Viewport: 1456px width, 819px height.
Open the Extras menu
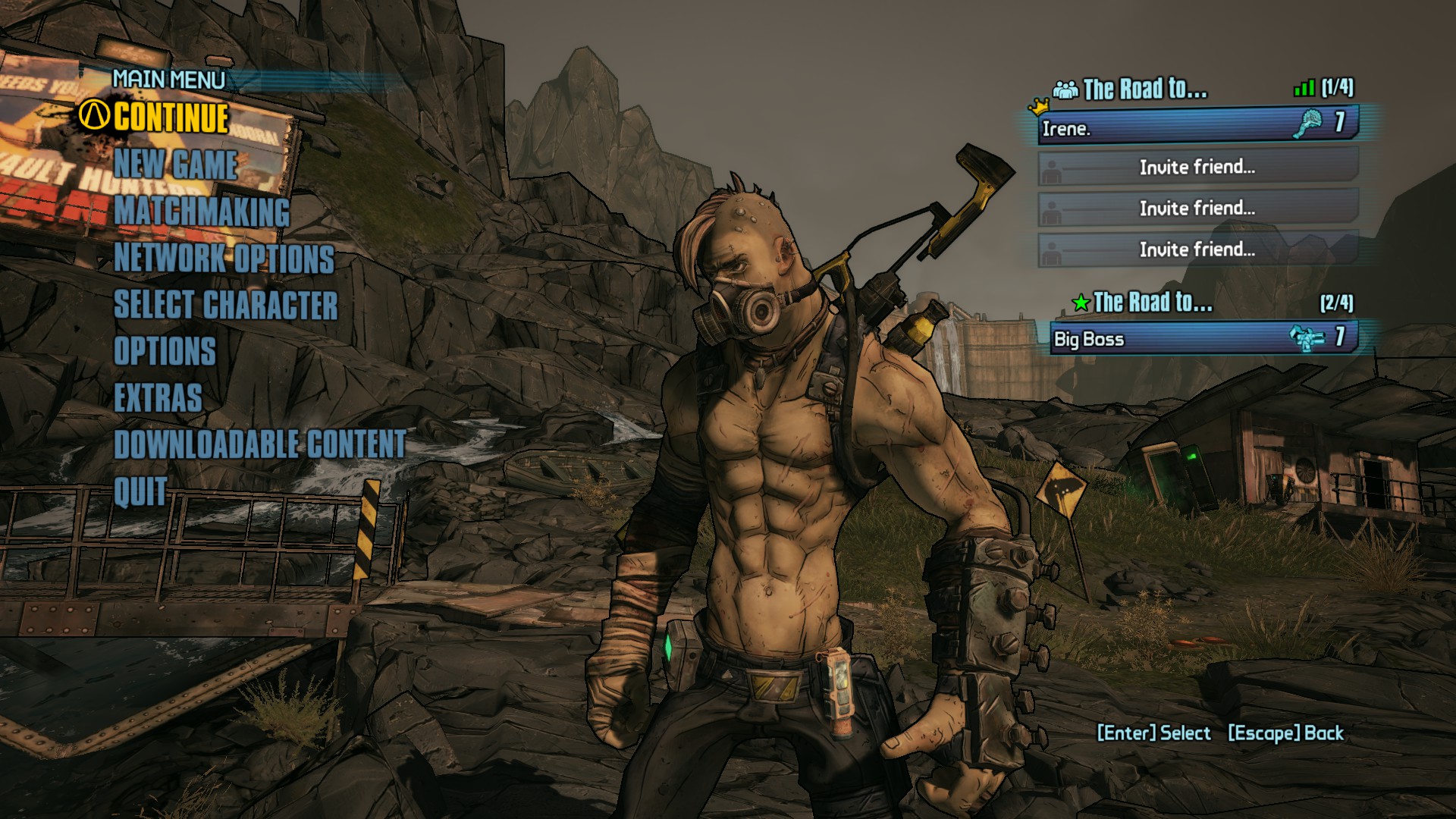tap(158, 398)
